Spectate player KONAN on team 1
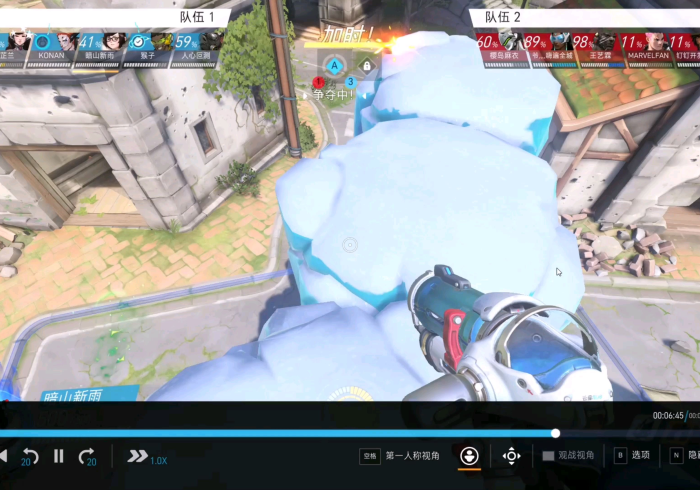The height and width of the screenshot is (490, 700). (x=50, y=47)
